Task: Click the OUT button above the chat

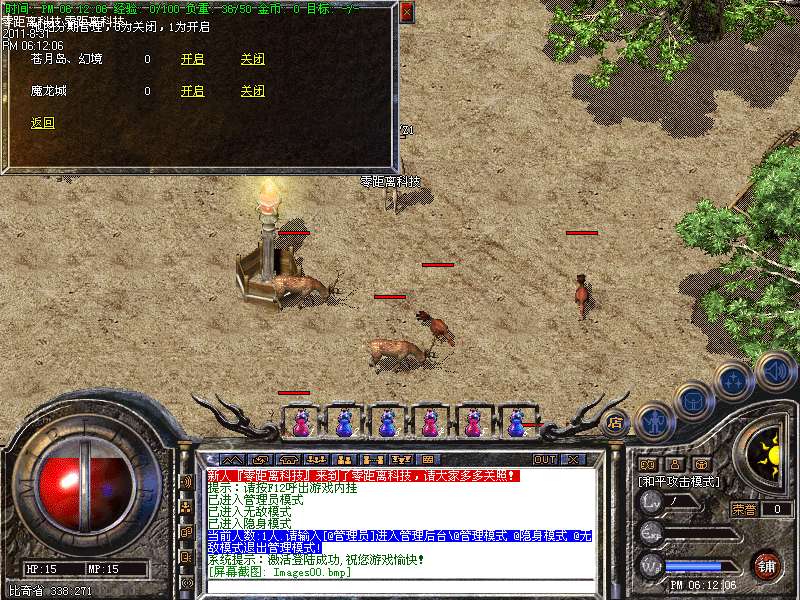Action: 545,459
